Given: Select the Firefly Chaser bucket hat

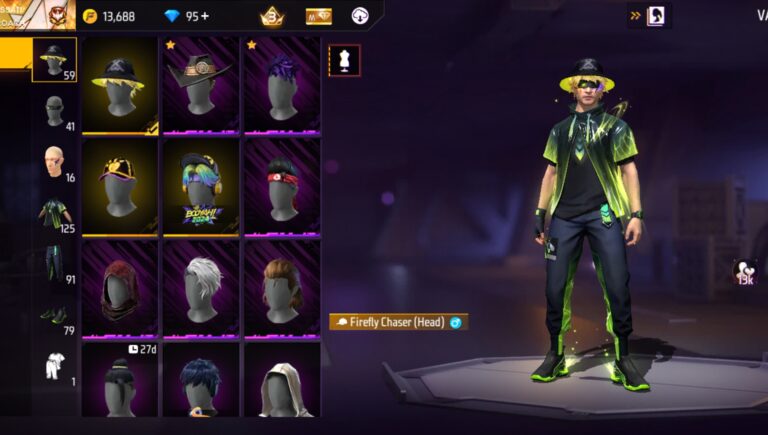Looking at the screenshot, I should click(120, 86).
